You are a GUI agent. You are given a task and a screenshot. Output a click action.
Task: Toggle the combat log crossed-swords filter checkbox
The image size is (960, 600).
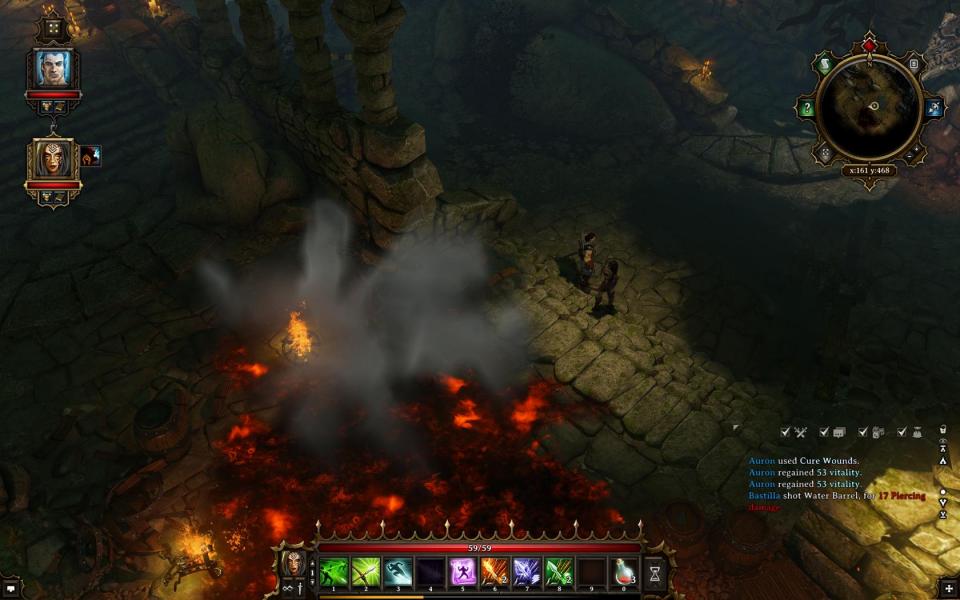[x=786, y=432]
